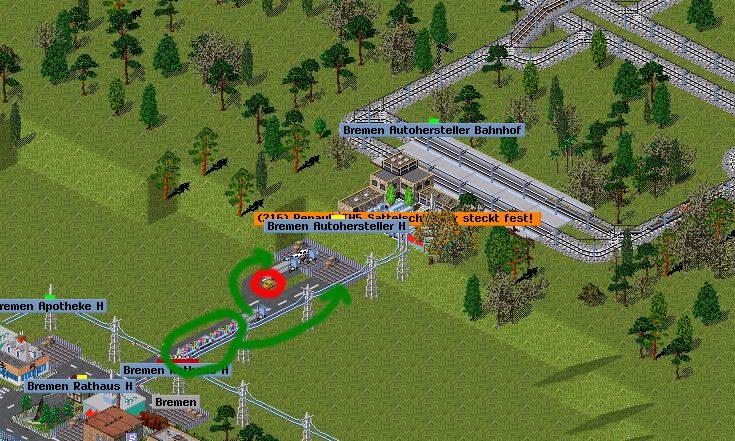Select the Bremen Autohersteller H stop label
Screen dimensions: 735x441
[331, 227]
